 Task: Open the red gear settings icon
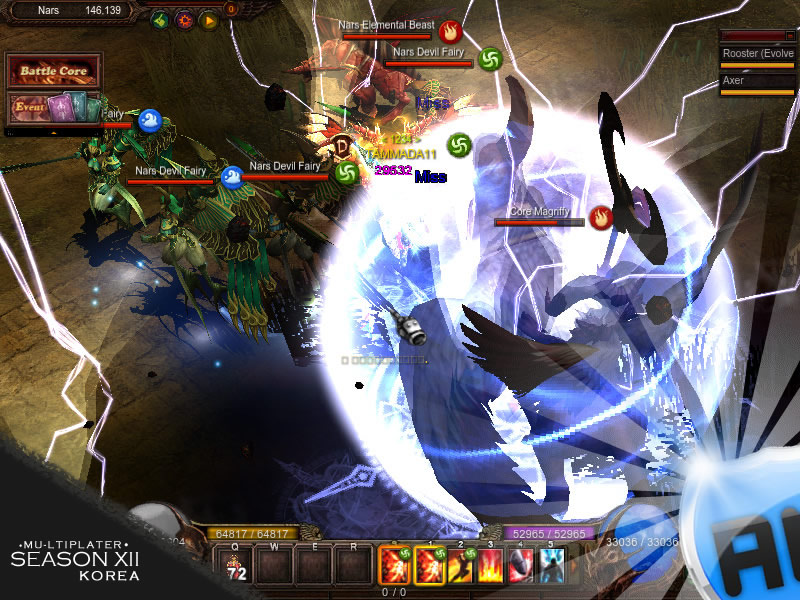point(184,19)
